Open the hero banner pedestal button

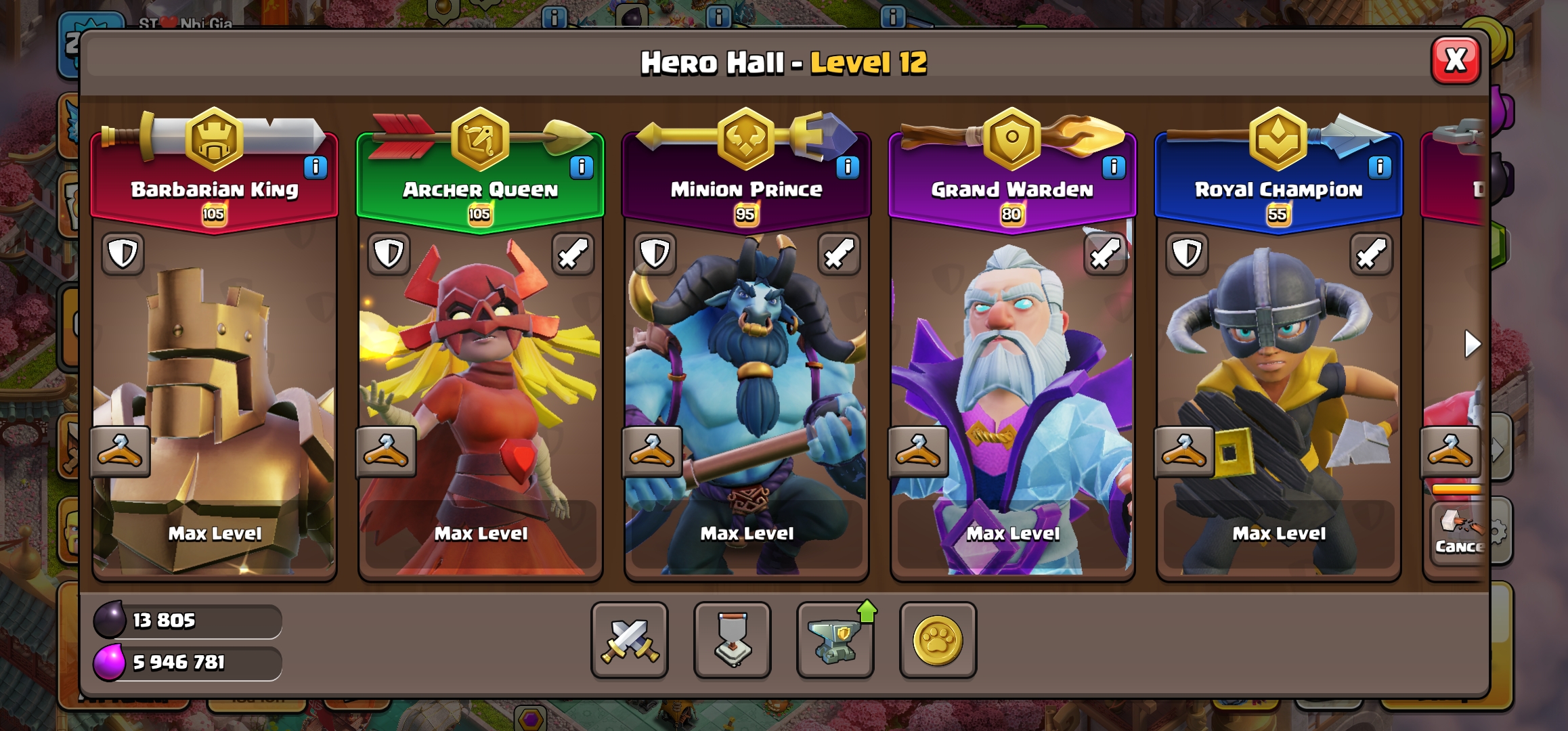pos(733,640)
